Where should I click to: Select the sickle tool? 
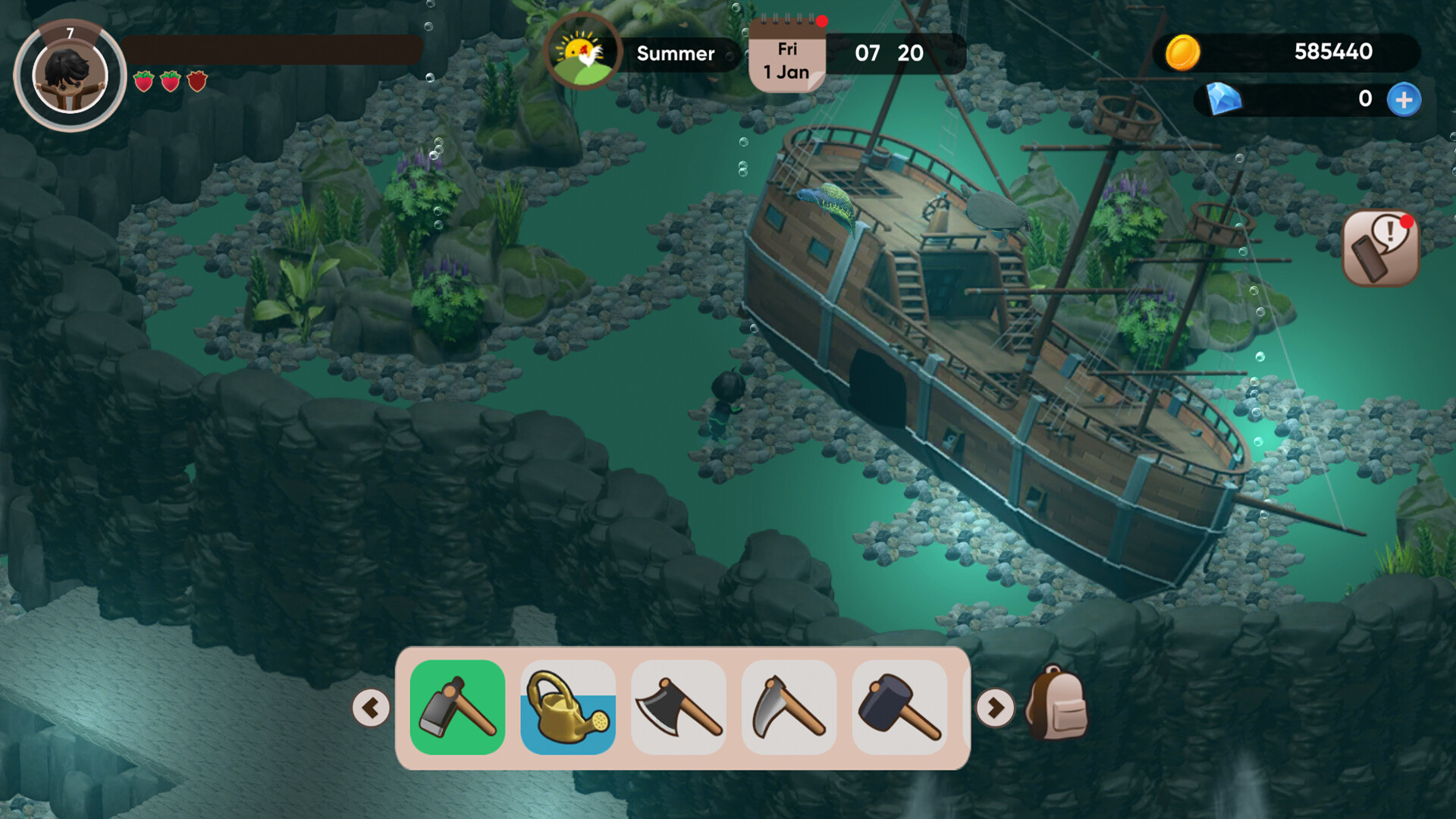click(789, 708)
